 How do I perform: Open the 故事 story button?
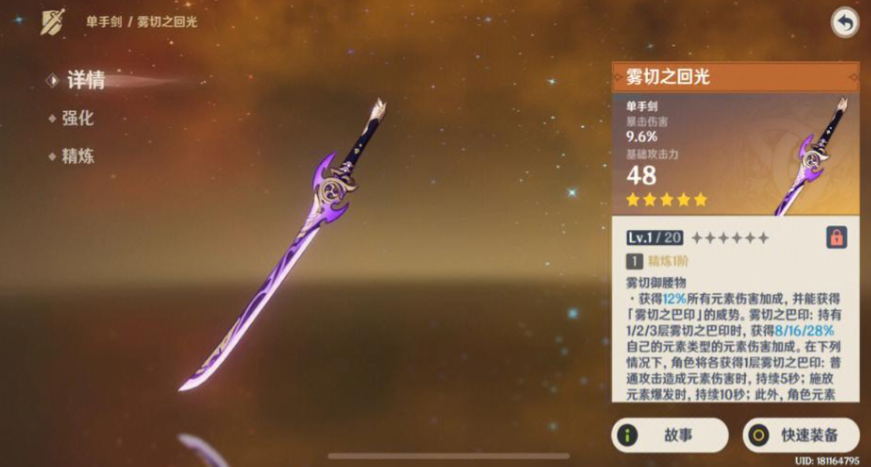[669, 435]
